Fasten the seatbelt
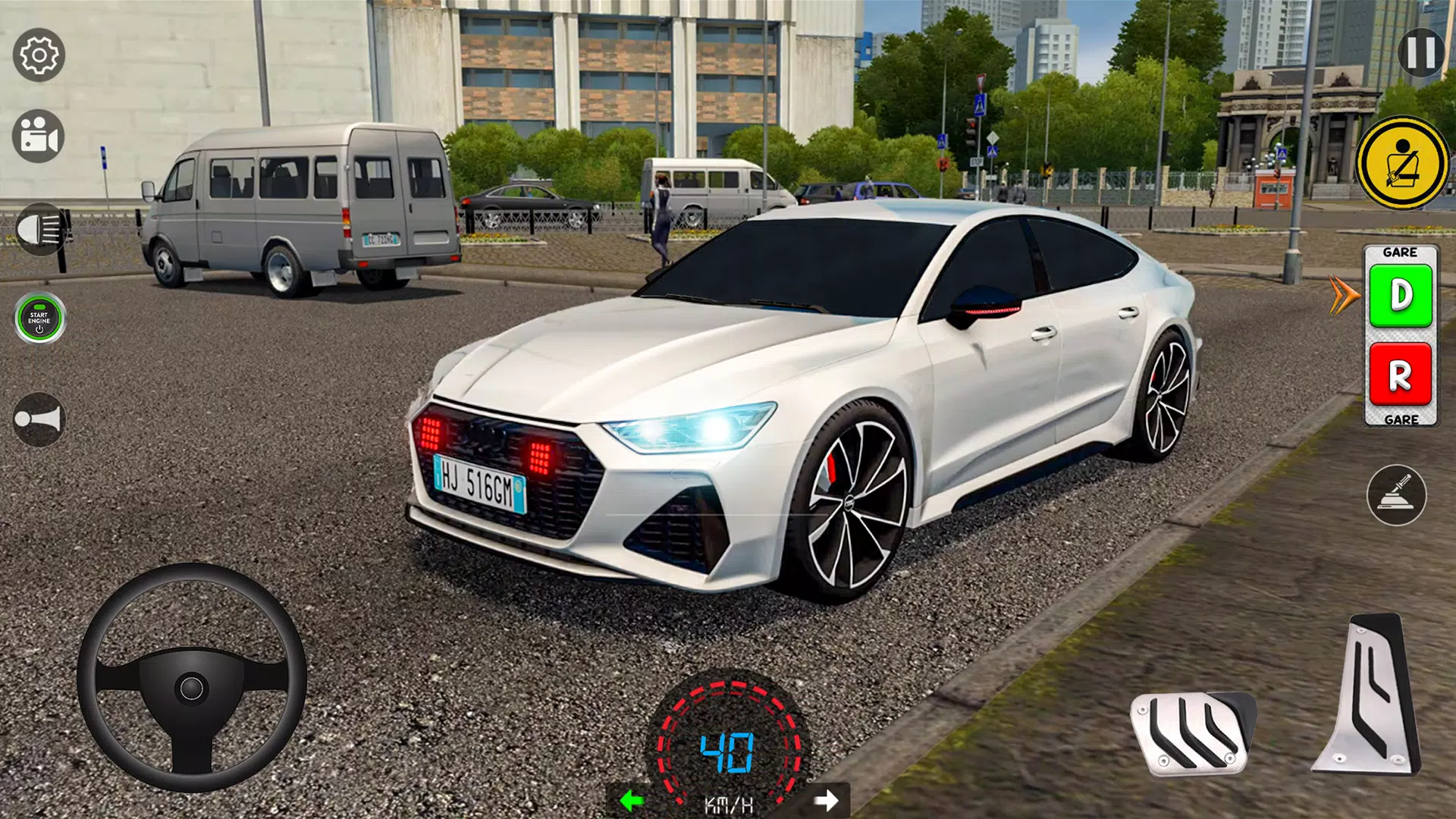 [x=1401, y=163]
